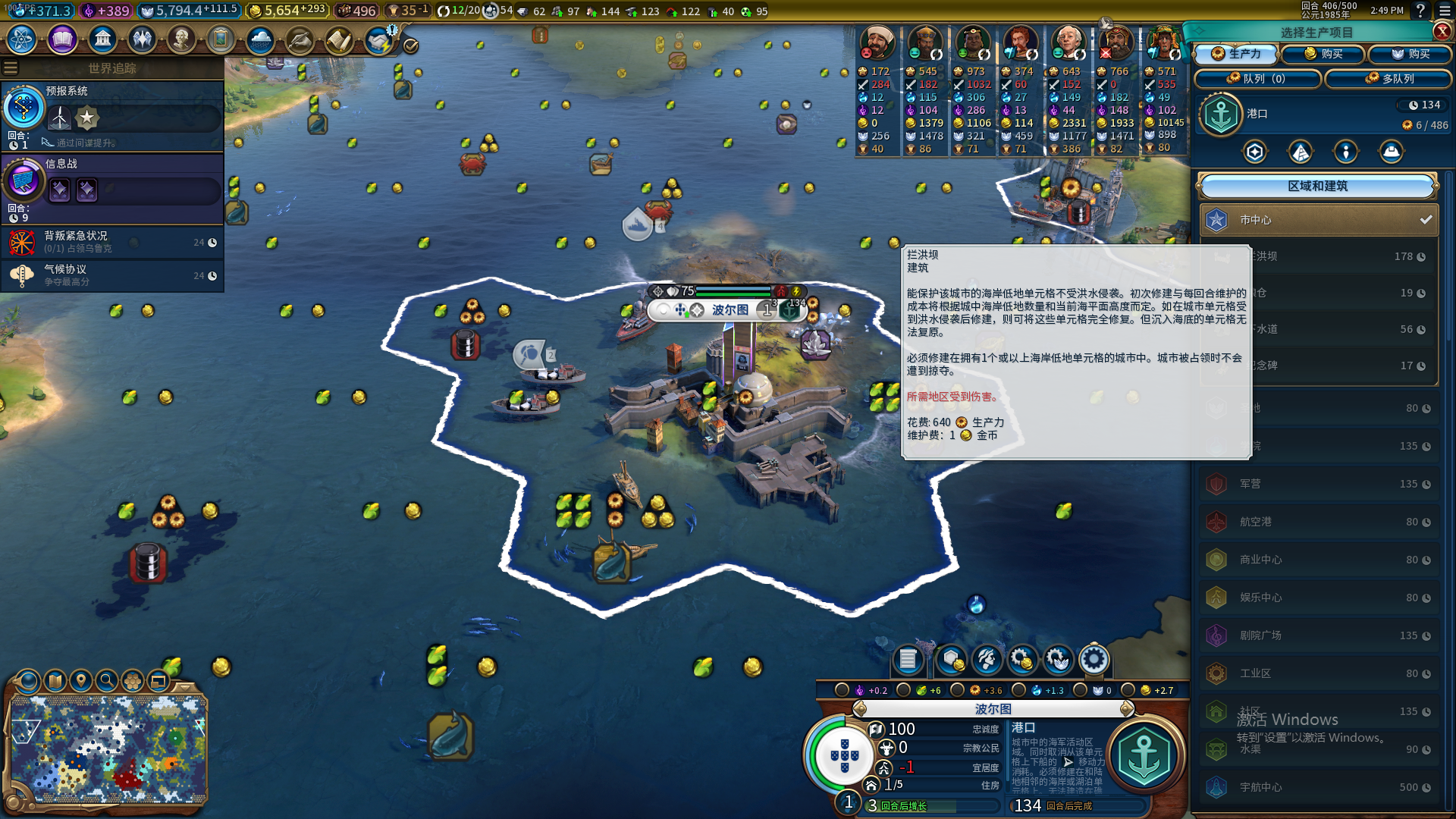Enable the 多队列 multi-queue option
The image size is (1456, 819).
point(1389,78)
